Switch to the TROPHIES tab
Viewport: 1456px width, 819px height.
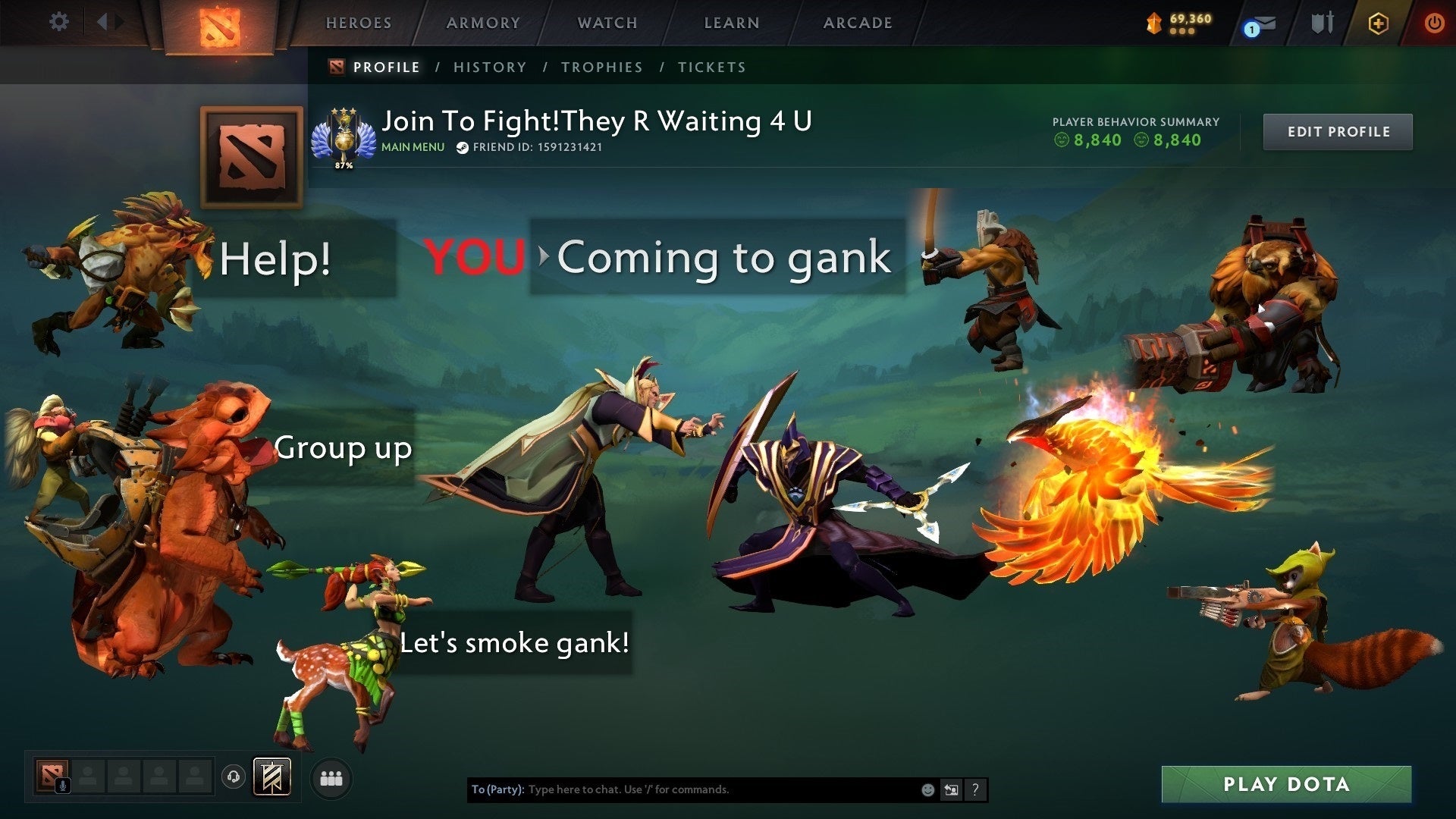tap(601, 67)
